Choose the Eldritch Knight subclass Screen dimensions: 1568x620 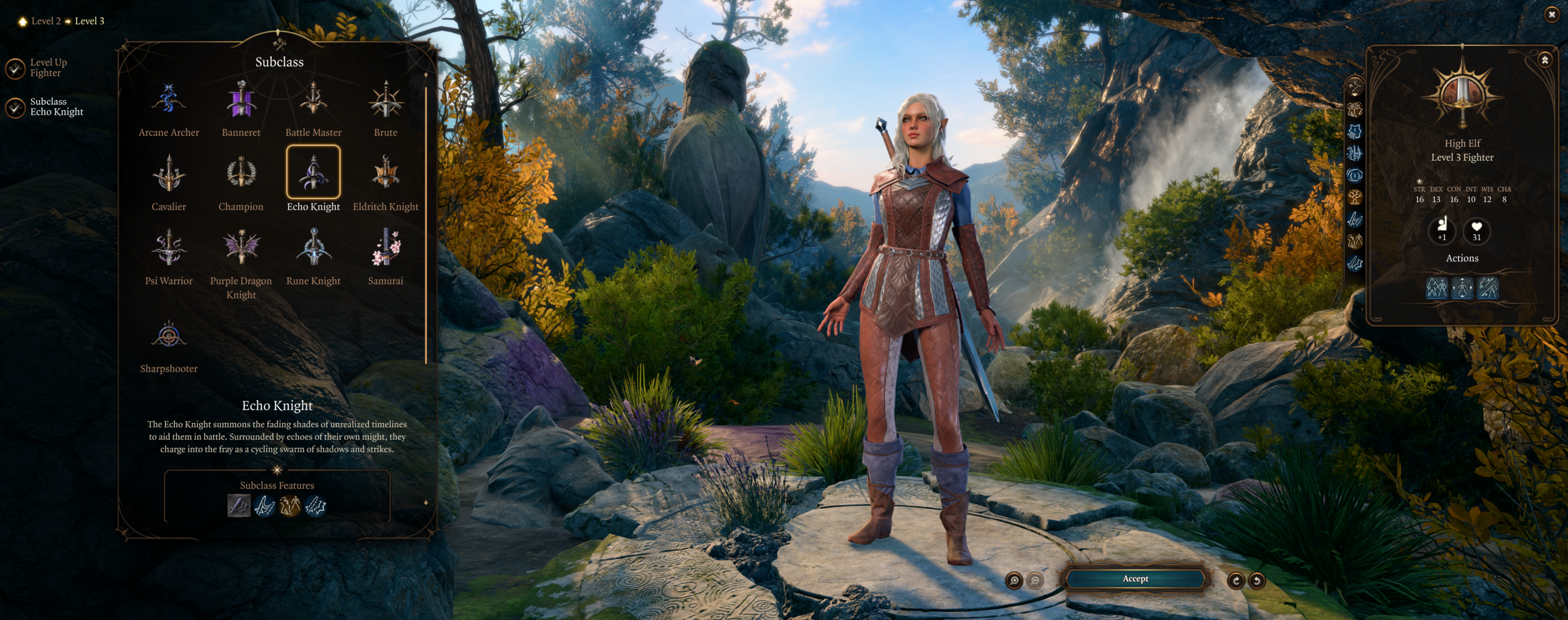click(x=385, y=174)
